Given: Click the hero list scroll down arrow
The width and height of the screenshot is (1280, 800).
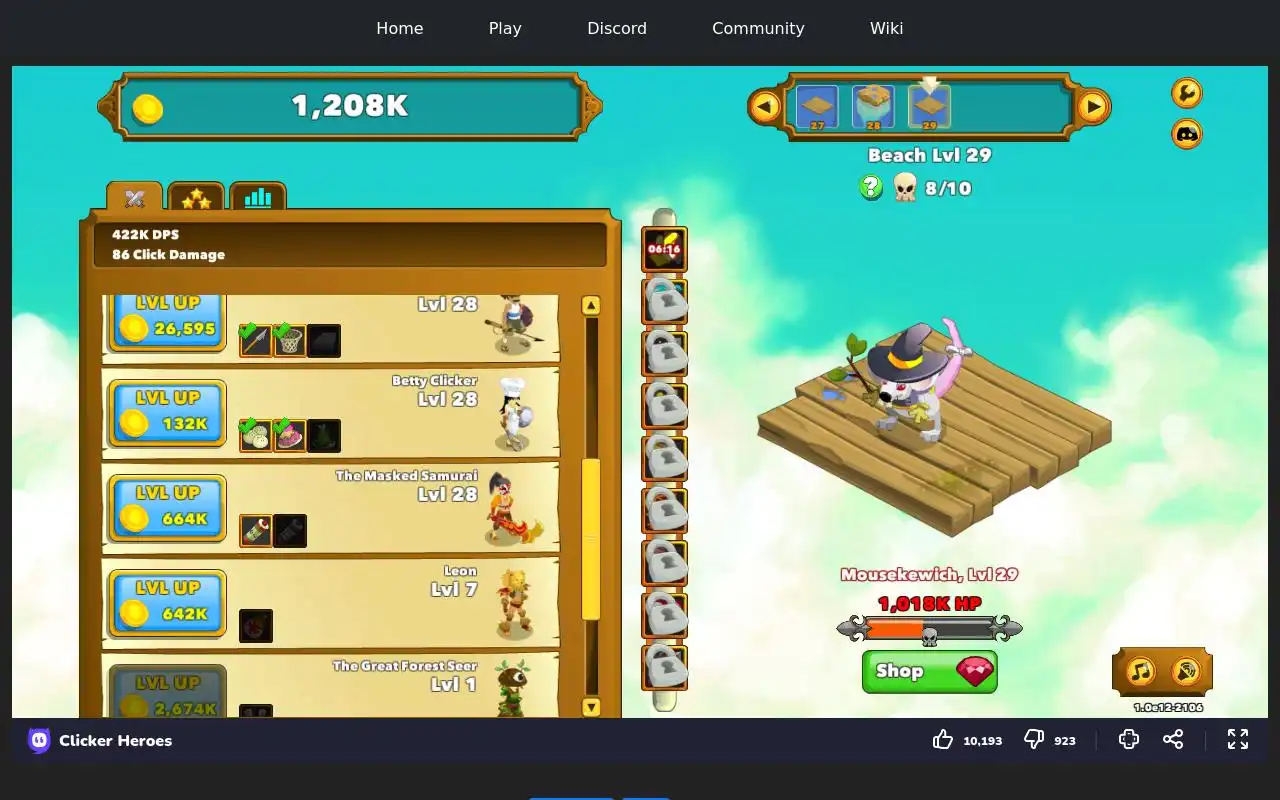Looking at the screenshot, I should (591, 707).
